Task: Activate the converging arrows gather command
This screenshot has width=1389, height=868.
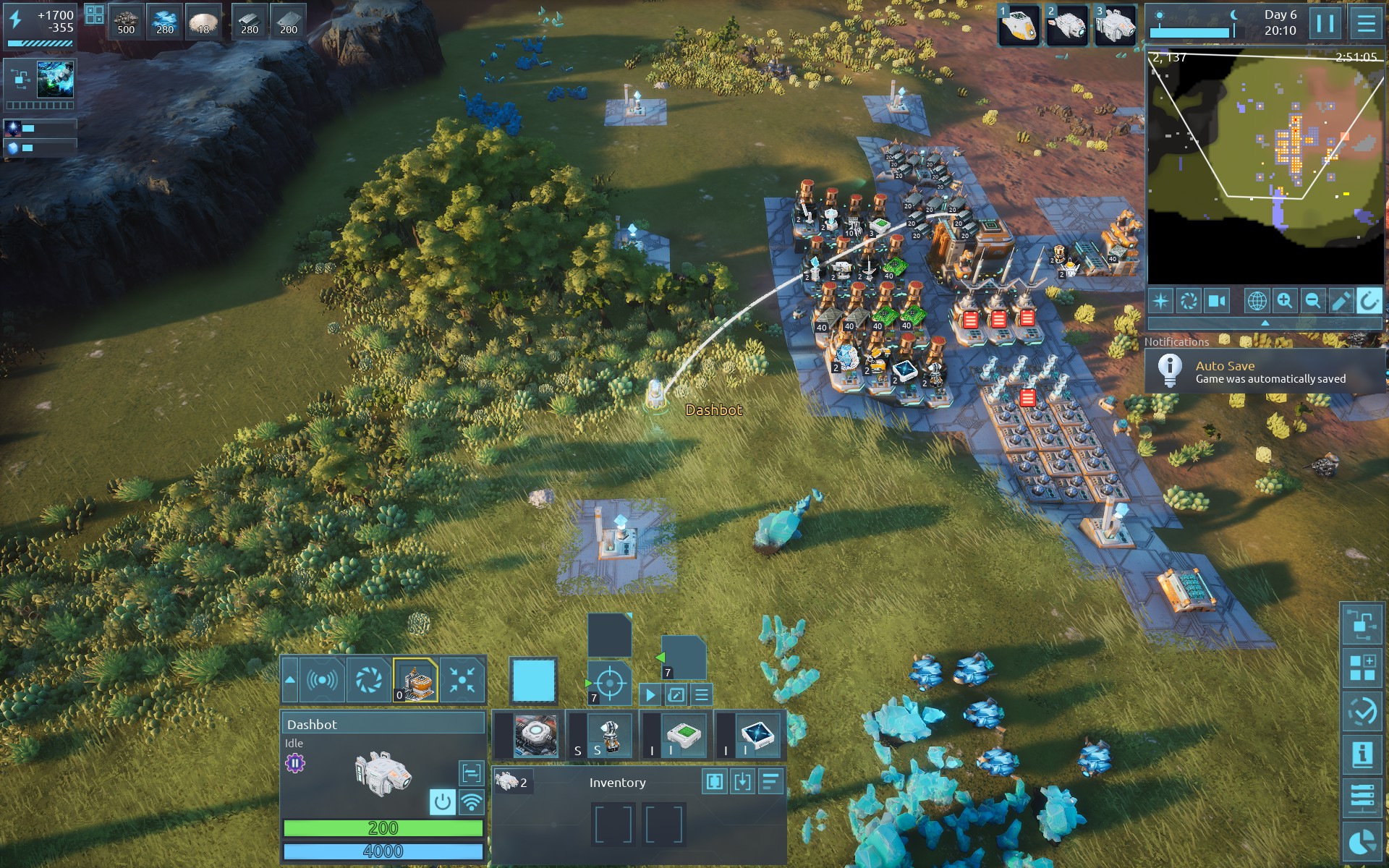Action: [x=462, y=681]
